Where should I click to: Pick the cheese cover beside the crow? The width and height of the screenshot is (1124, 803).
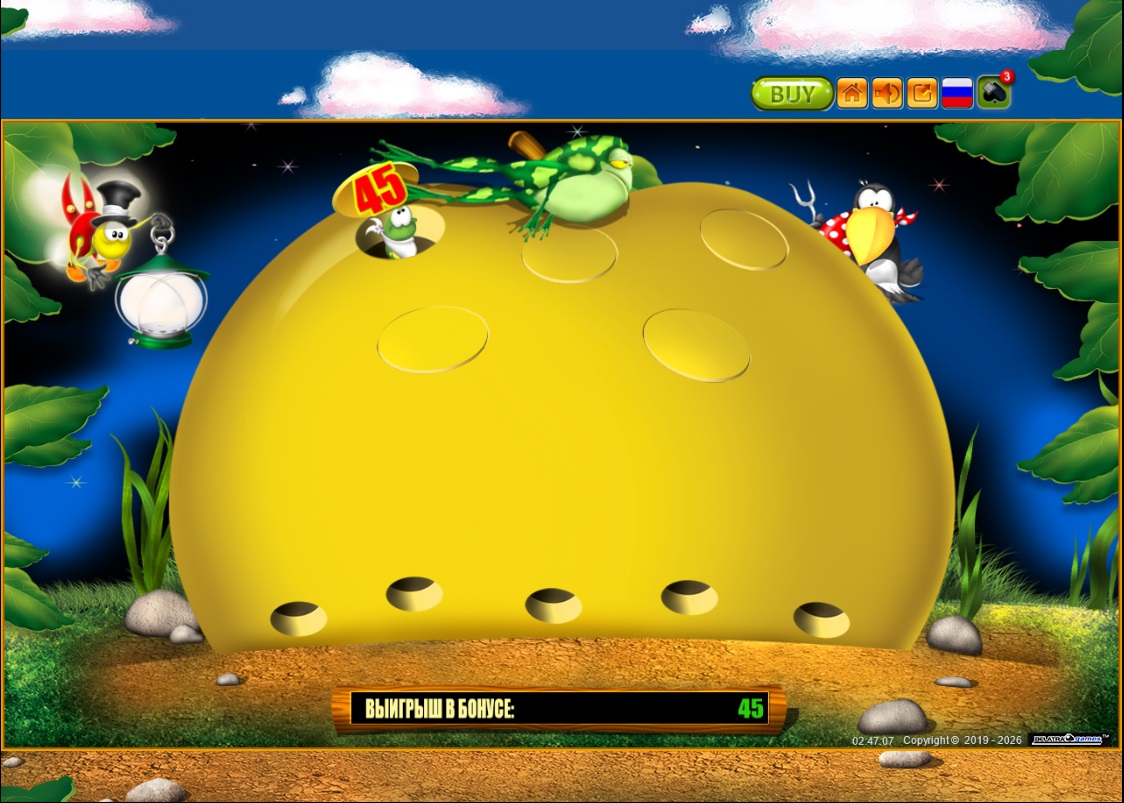click(x=745, y=239)
